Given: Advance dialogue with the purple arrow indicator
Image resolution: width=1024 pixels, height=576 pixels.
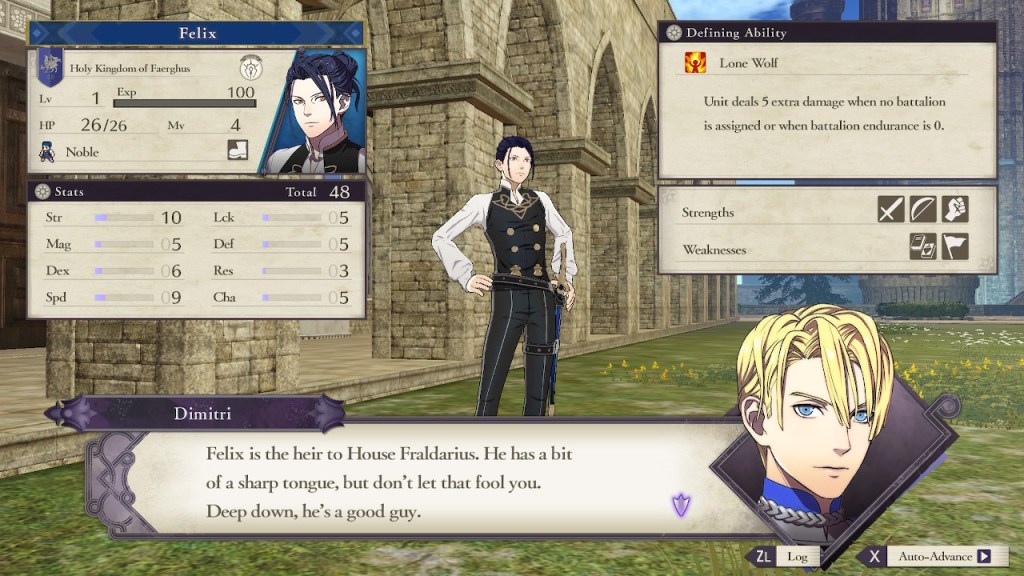Looking at the screenshot, I should [681, 505].
